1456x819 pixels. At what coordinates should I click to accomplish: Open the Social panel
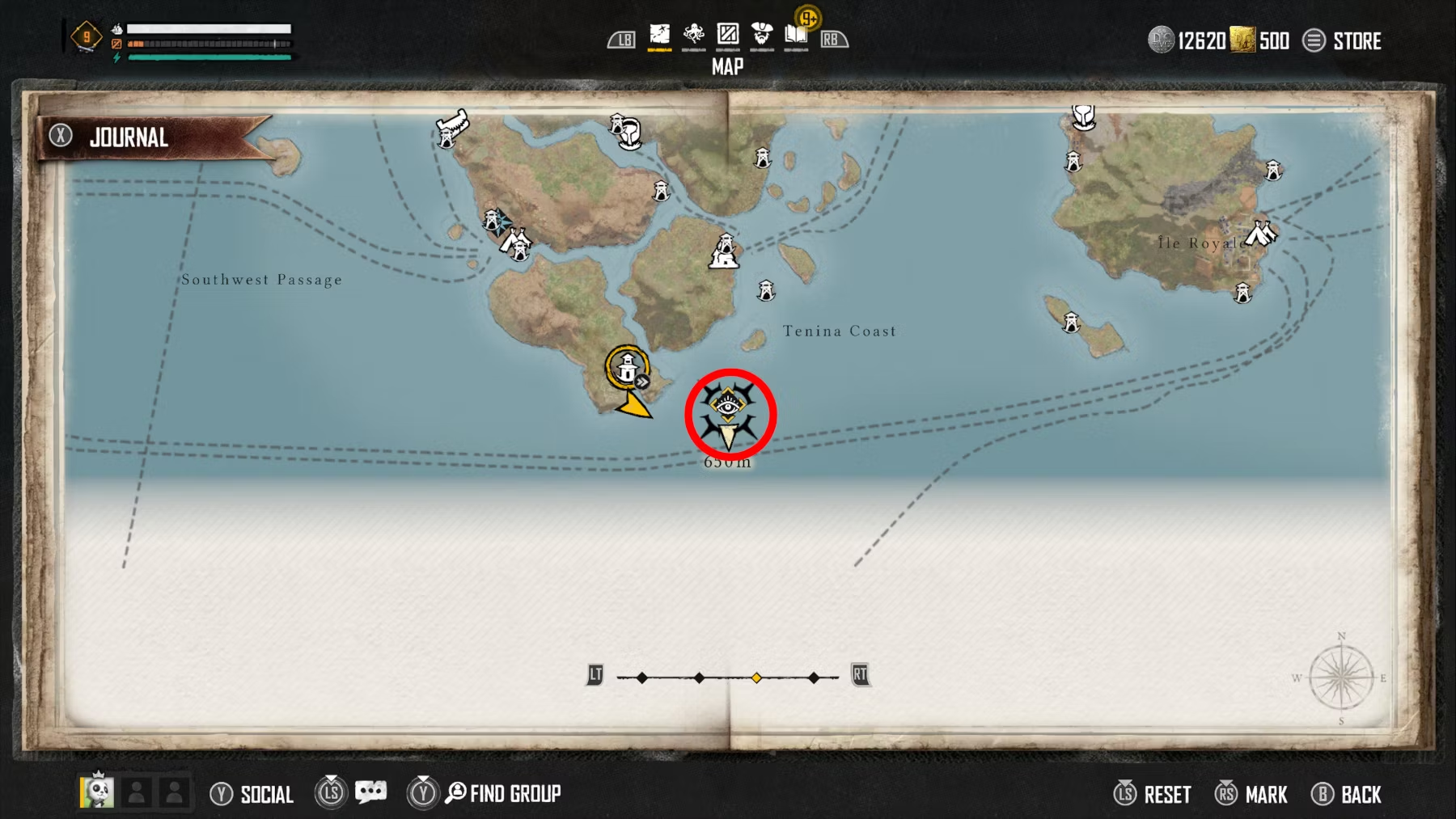pyautogui.click(x=252, y=794)
